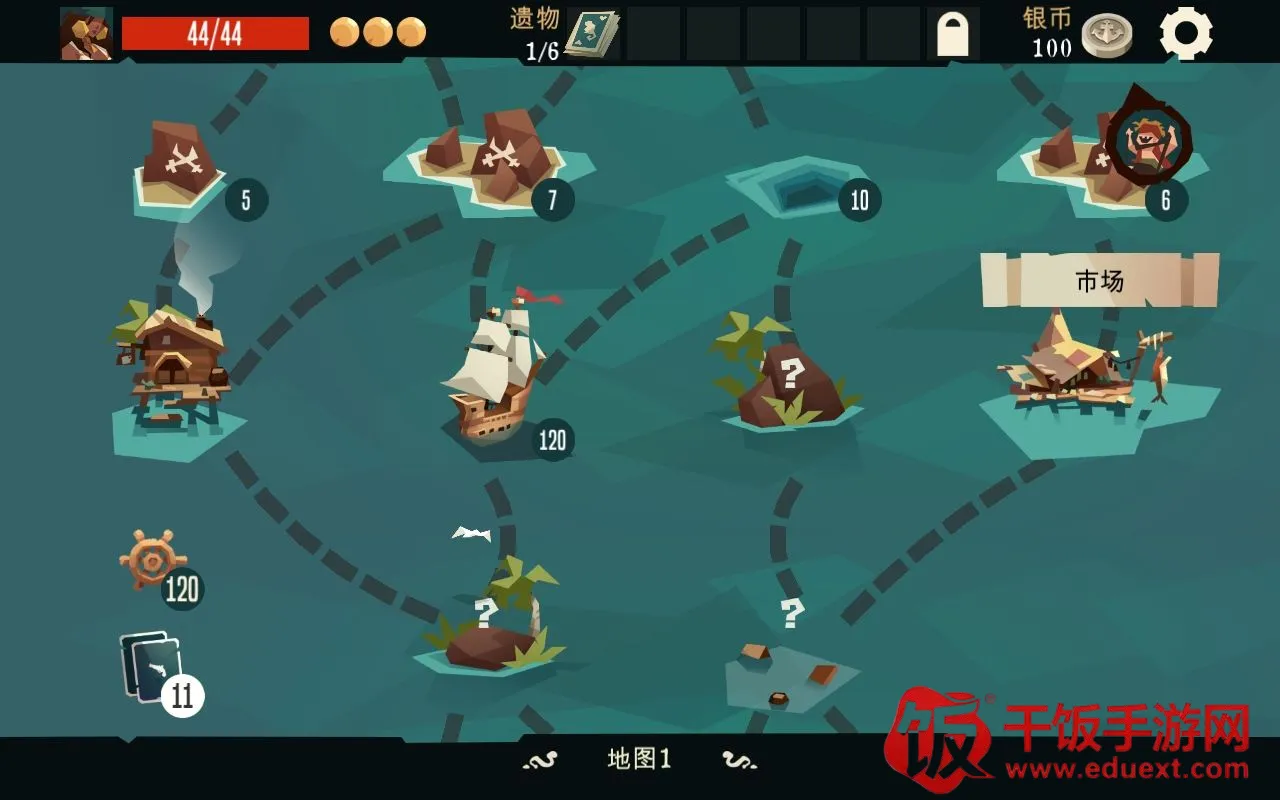The width and height of the screenshot is (1280, 800).
Task: Open the settings gear menu
Action: click(1186, 33)
